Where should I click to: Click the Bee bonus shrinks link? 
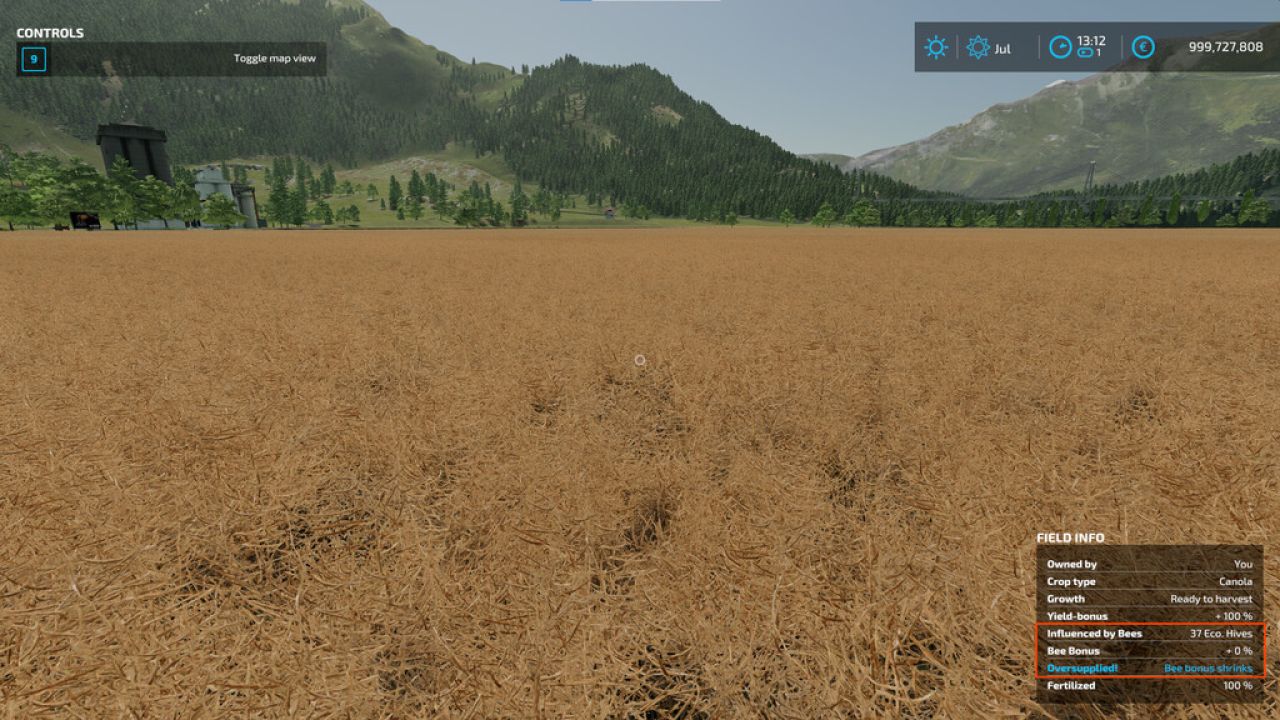point(1207,668)
